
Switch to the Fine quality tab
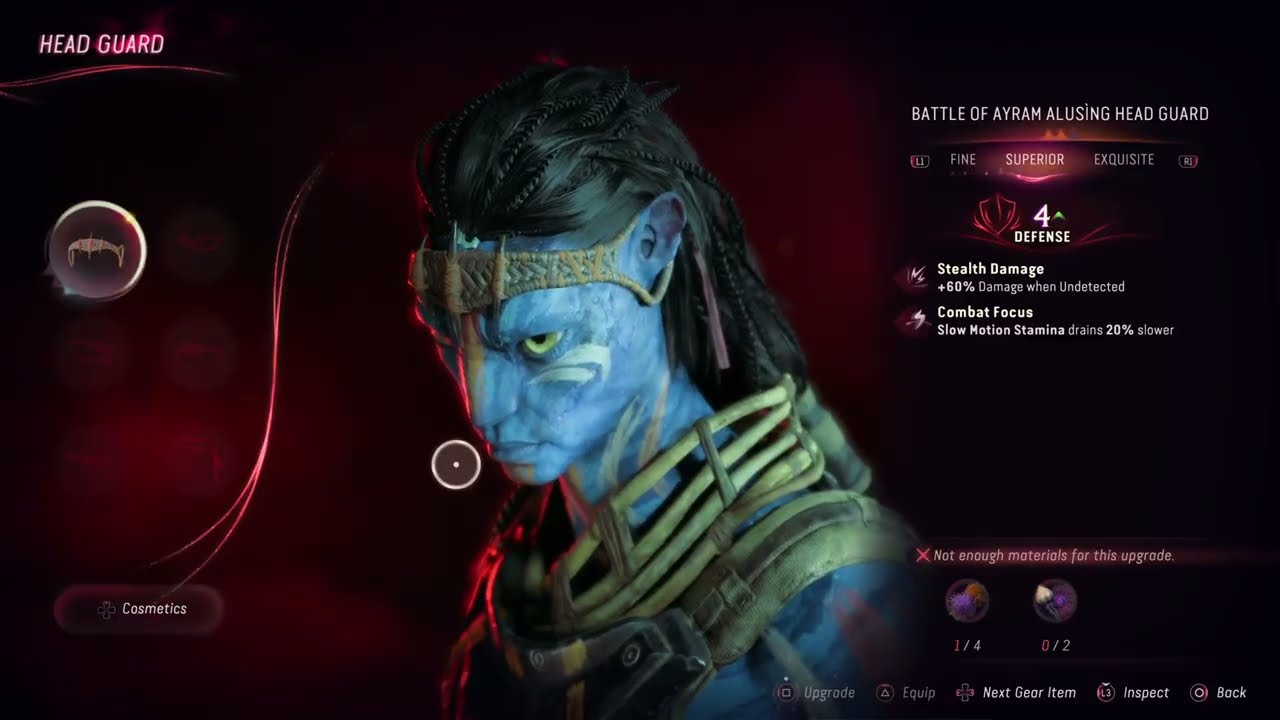click(x=962, y=160)
